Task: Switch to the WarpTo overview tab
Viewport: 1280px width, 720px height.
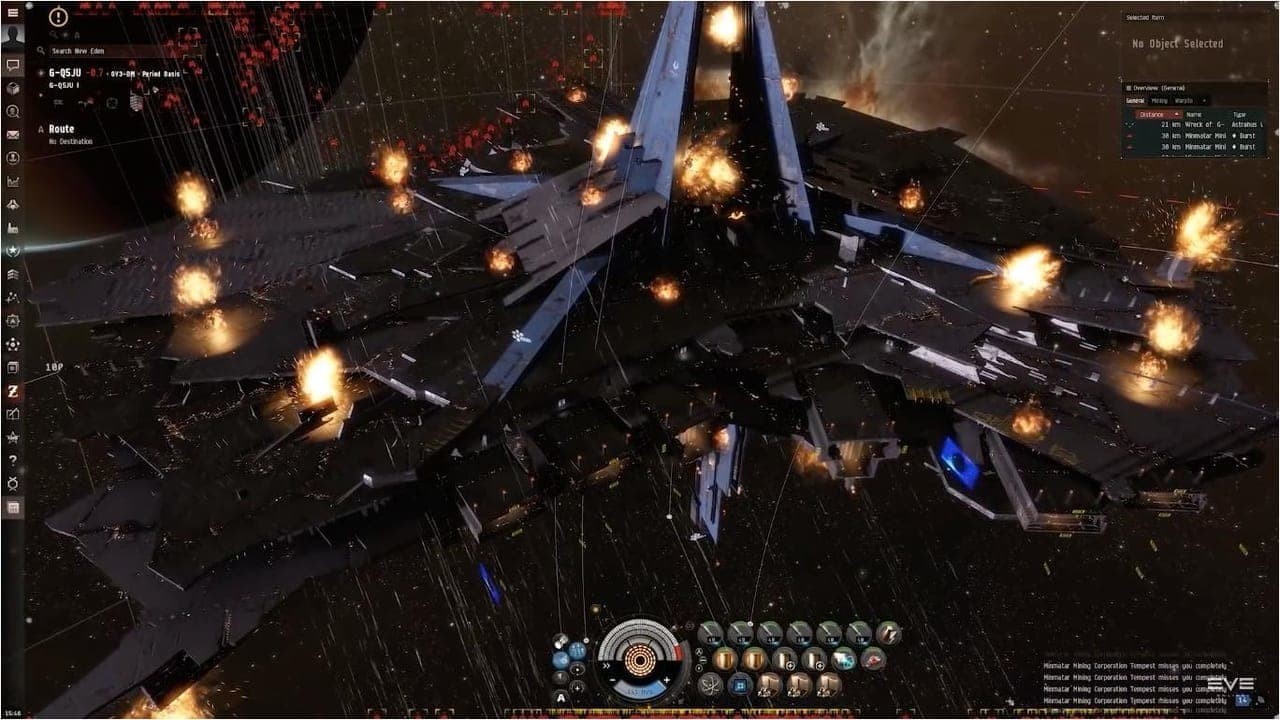Action: (1184, 100)
